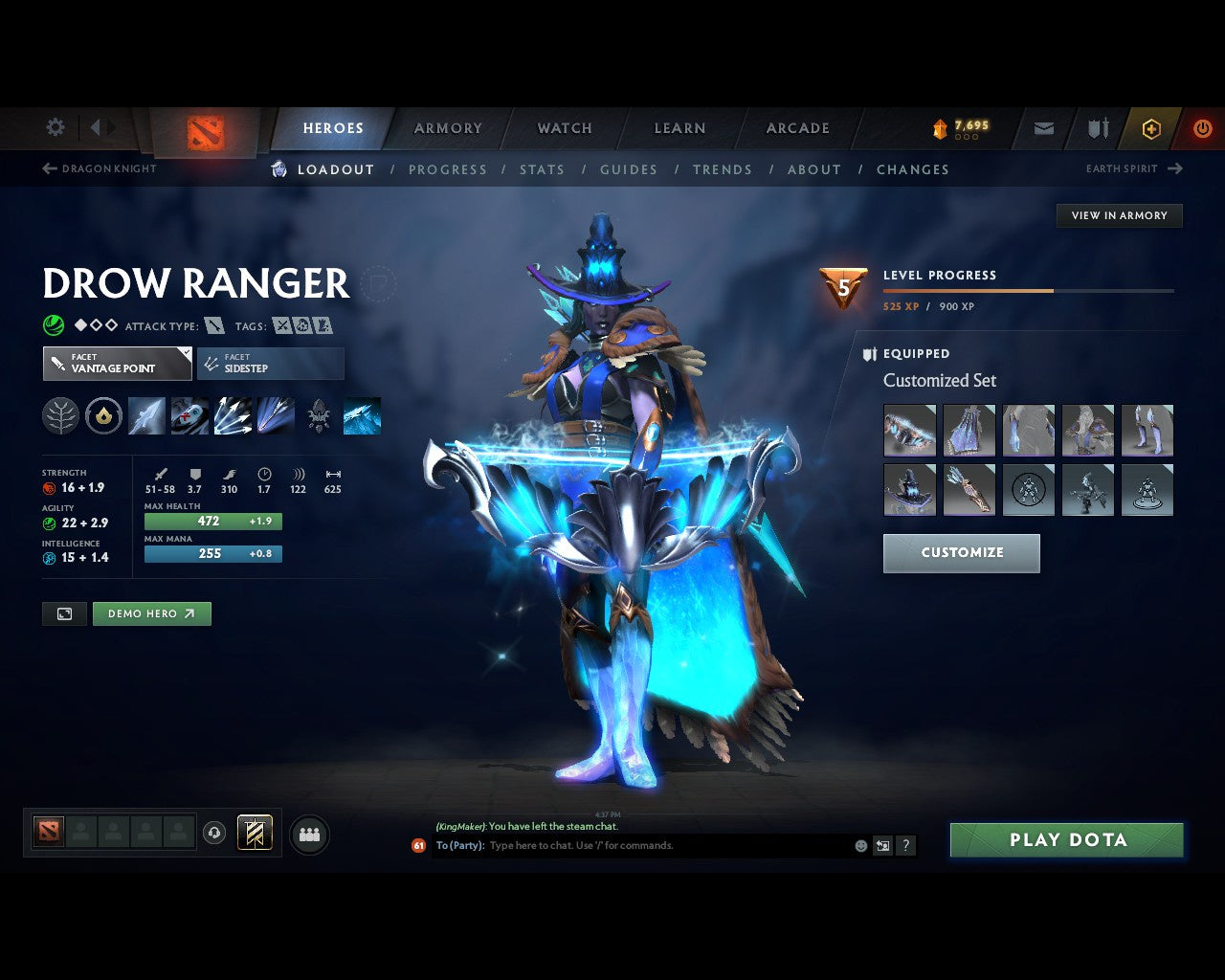Select the Multishot ability icon
The image size is (1225, 980).
click(233, 415)
